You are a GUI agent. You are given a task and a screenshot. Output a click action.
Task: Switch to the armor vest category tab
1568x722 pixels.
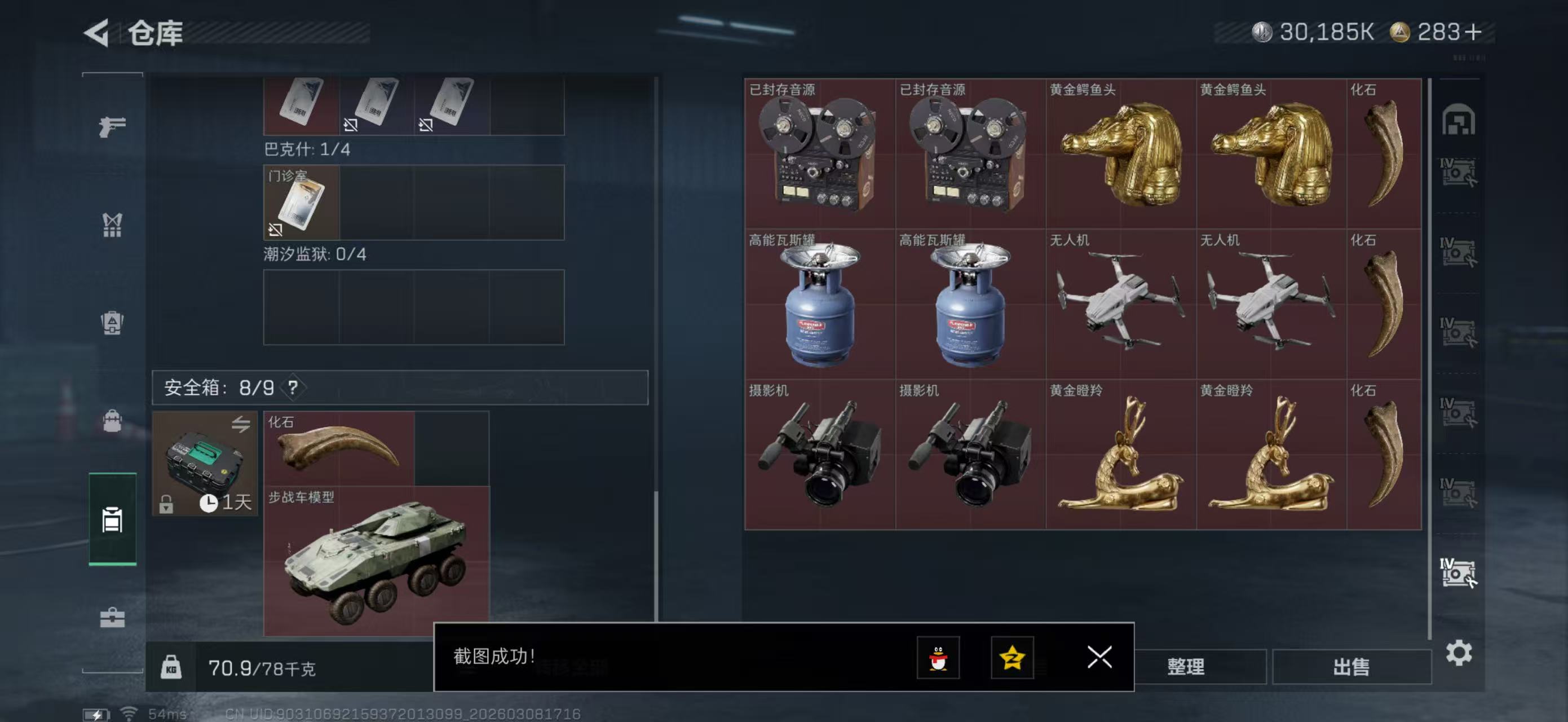(x=112, y=224)
